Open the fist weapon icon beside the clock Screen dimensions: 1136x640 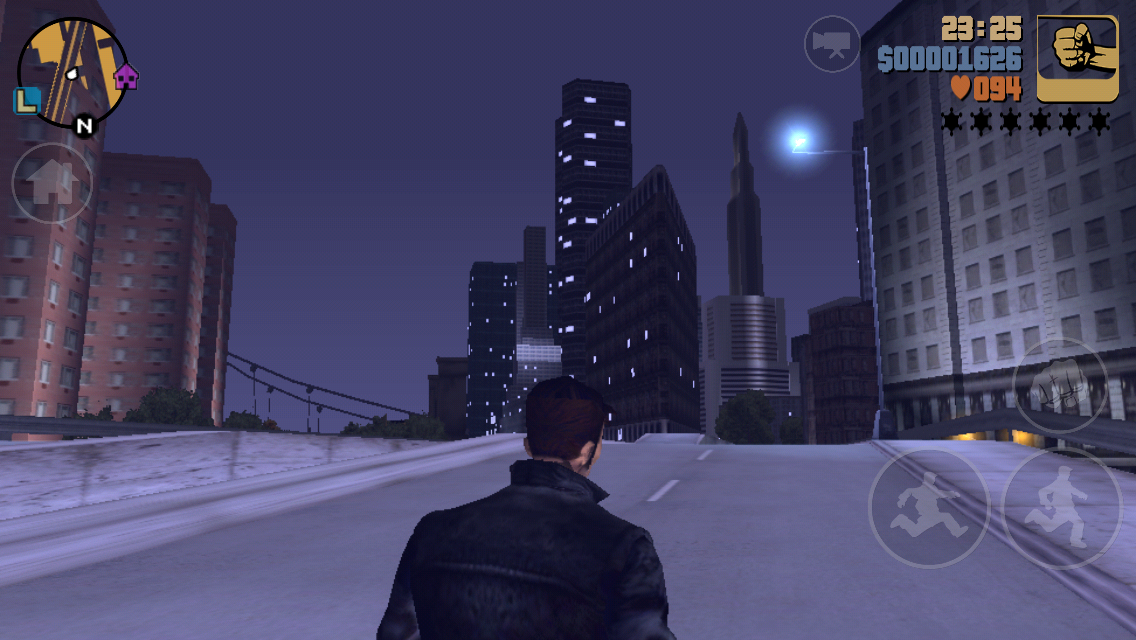coord(1077,59)
